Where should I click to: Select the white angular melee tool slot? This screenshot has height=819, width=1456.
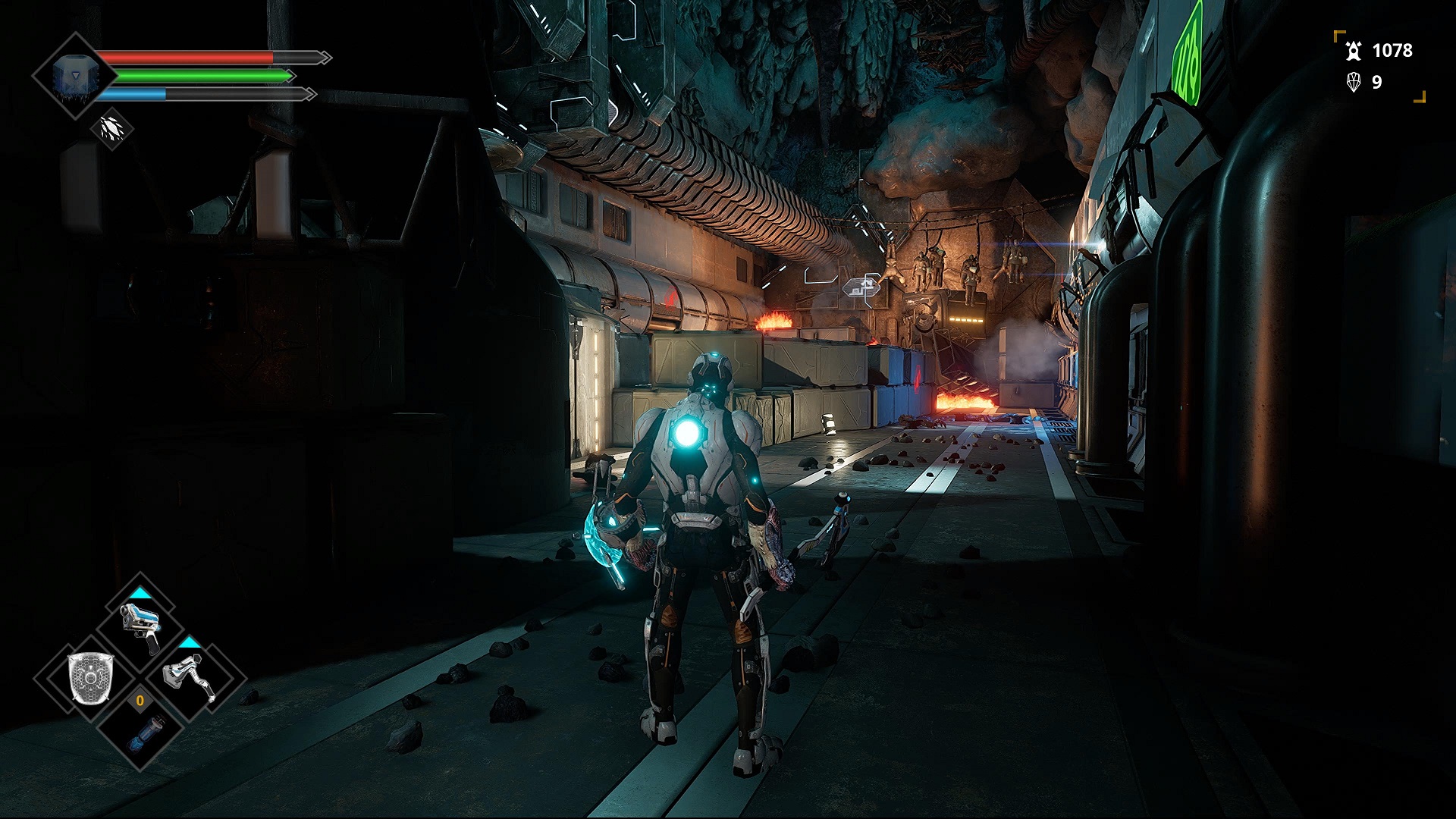189,676
